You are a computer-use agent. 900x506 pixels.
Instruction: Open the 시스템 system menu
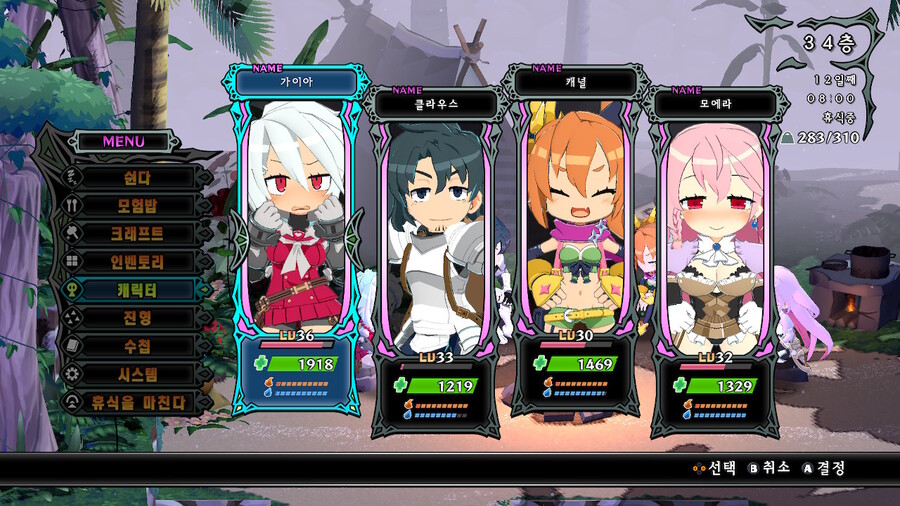coord(136,373)
